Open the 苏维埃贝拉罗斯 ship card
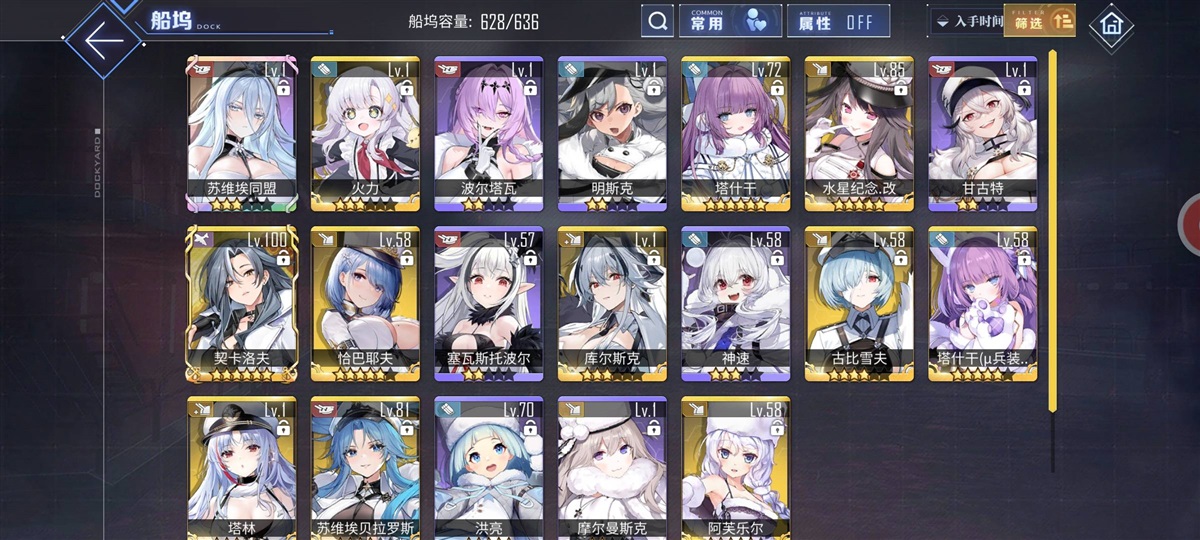This screenshot has height=540, width=1200. (365, 465)
